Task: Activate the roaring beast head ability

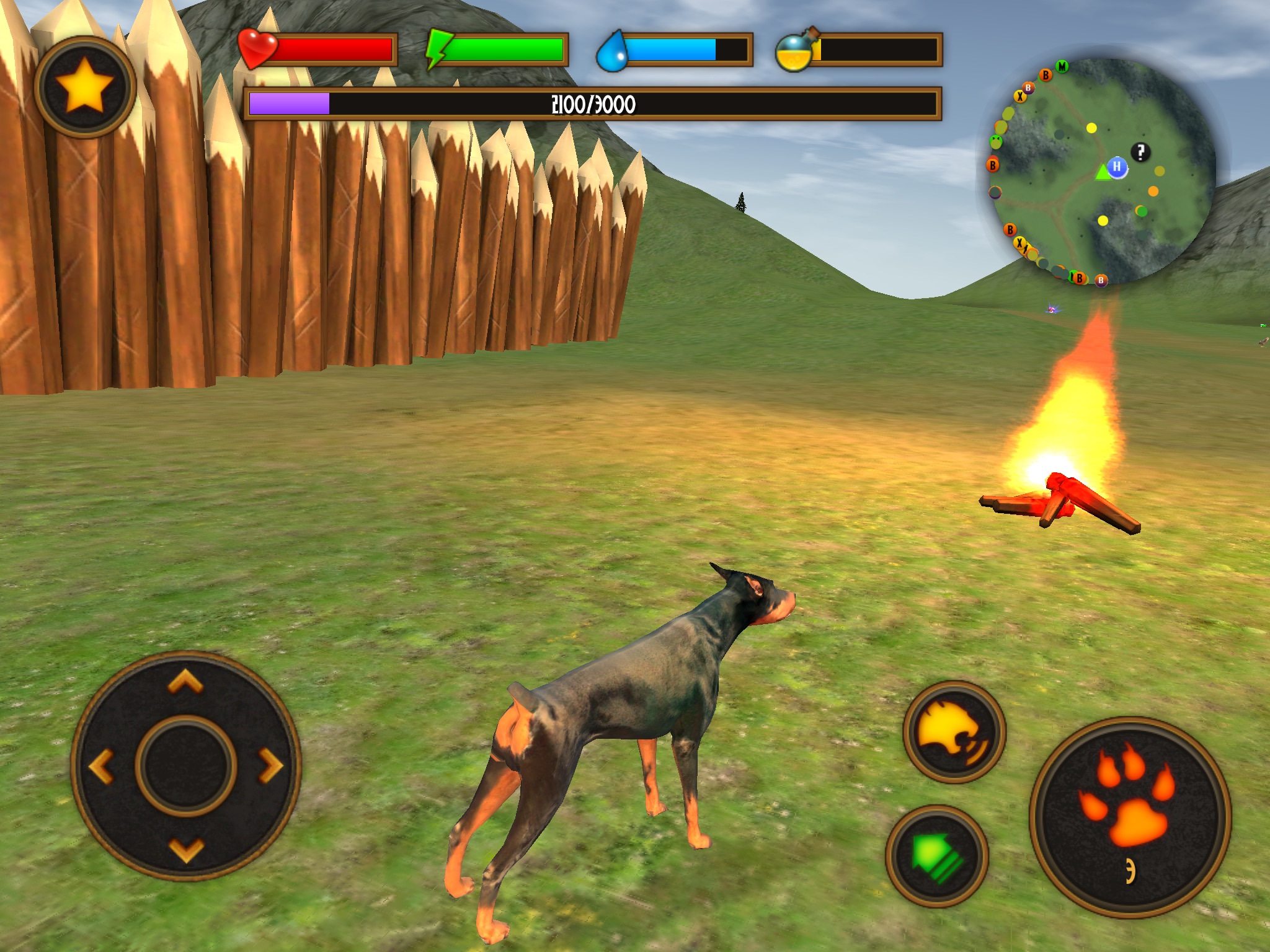Action: [x=954, y=732]
